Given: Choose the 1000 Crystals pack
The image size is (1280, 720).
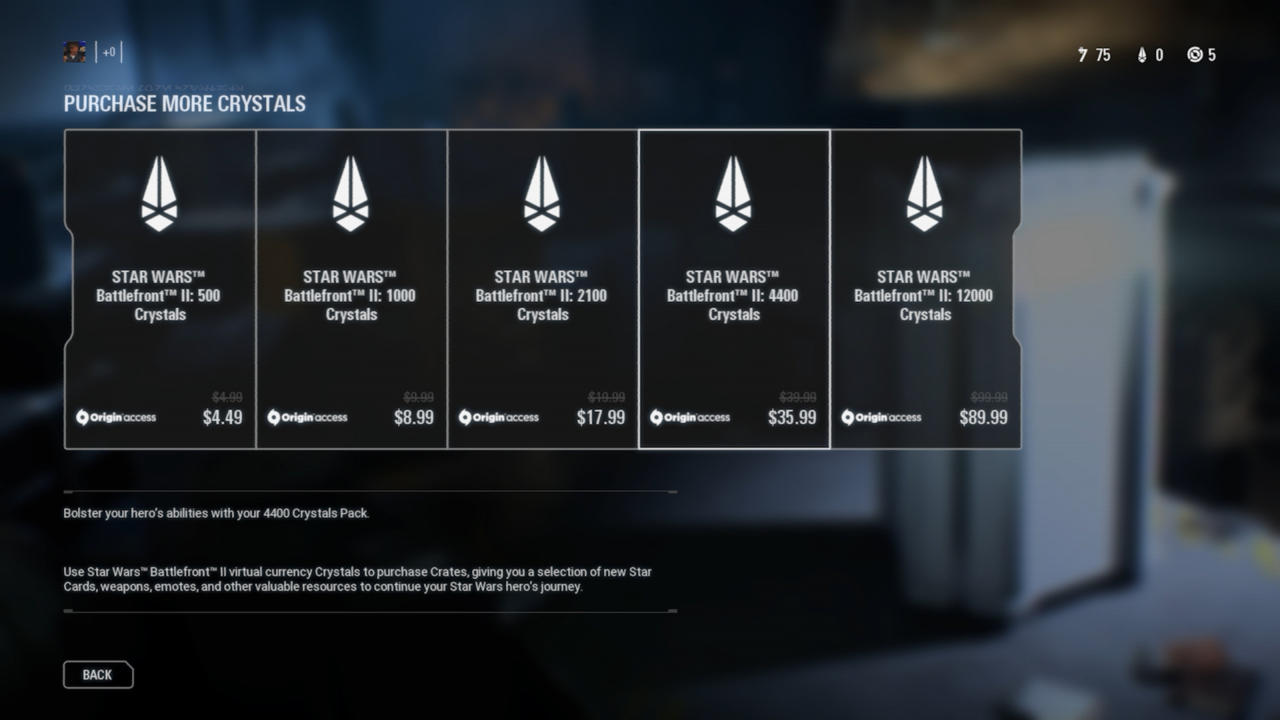Looking at the screenshot, I should [x=351, y=290].
